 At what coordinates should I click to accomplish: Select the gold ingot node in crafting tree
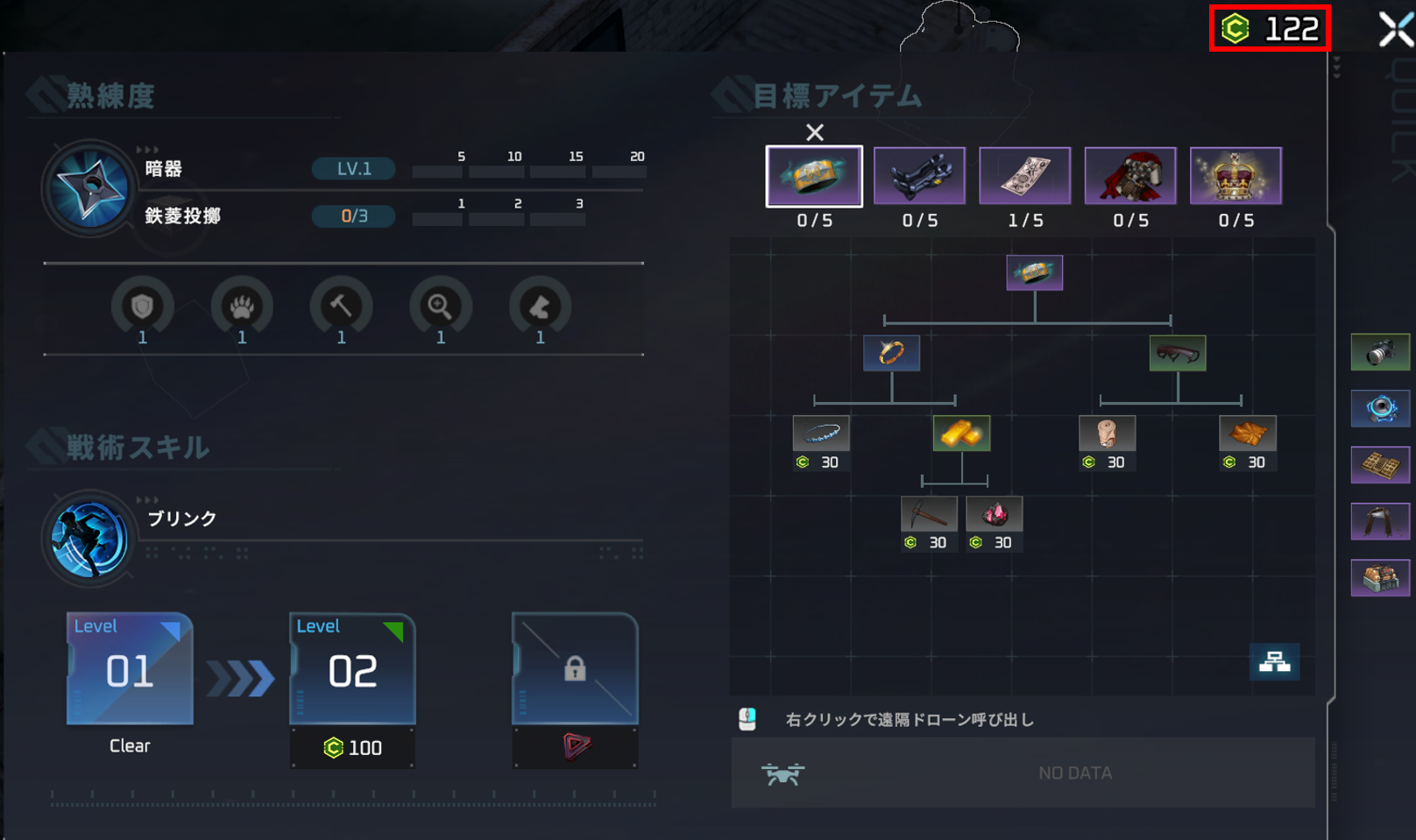click(x=960, y=434)
